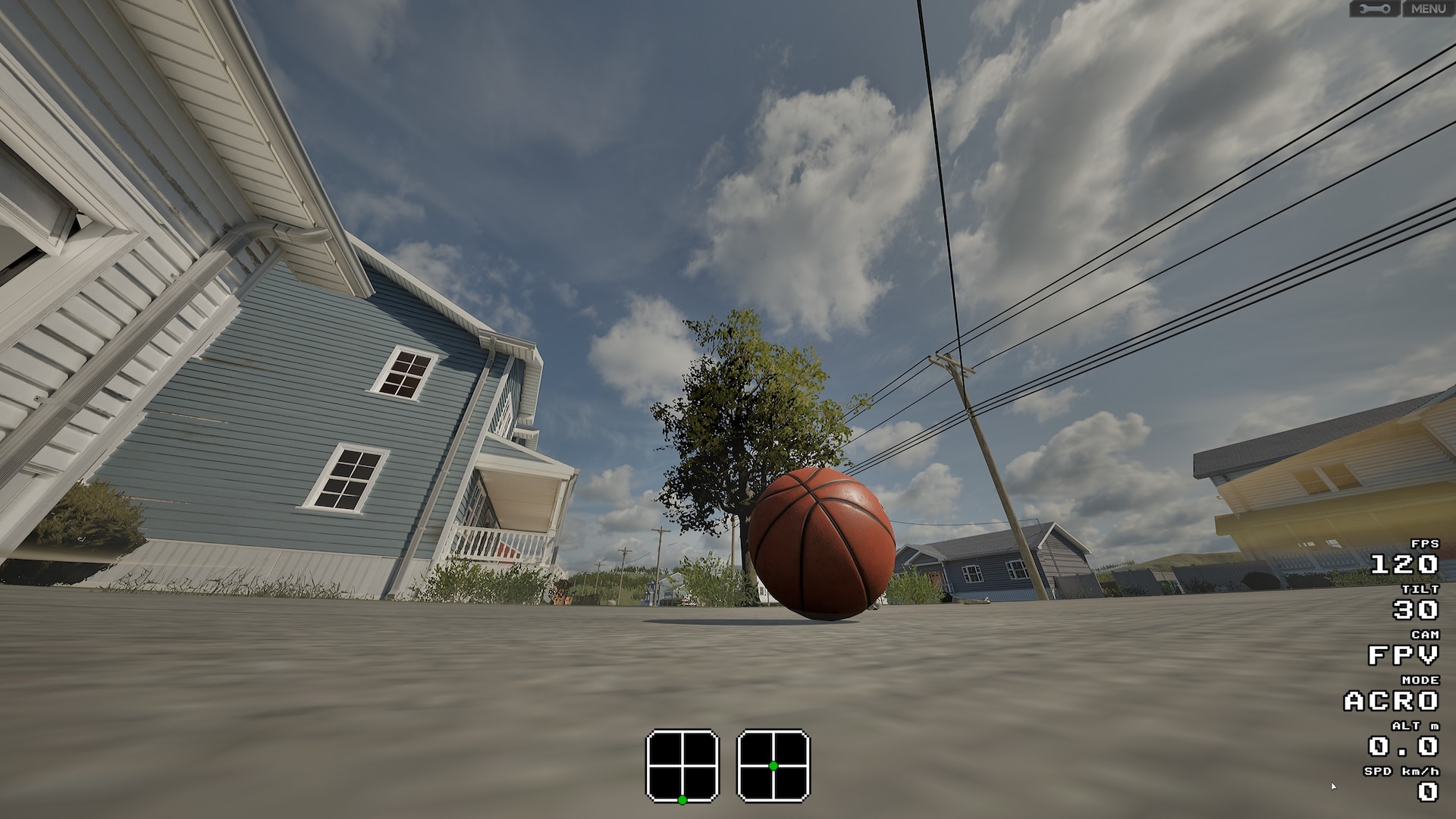Open the MENU button
Screen dimensions: 1456x819
1428,9
